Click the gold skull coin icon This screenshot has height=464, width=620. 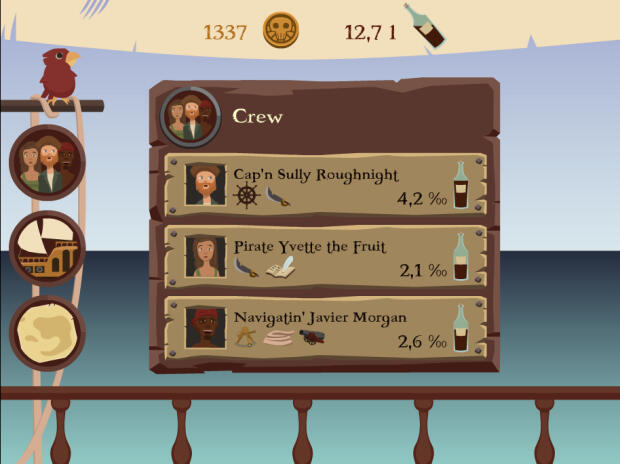pyautogui.click(x=281, y=31)
